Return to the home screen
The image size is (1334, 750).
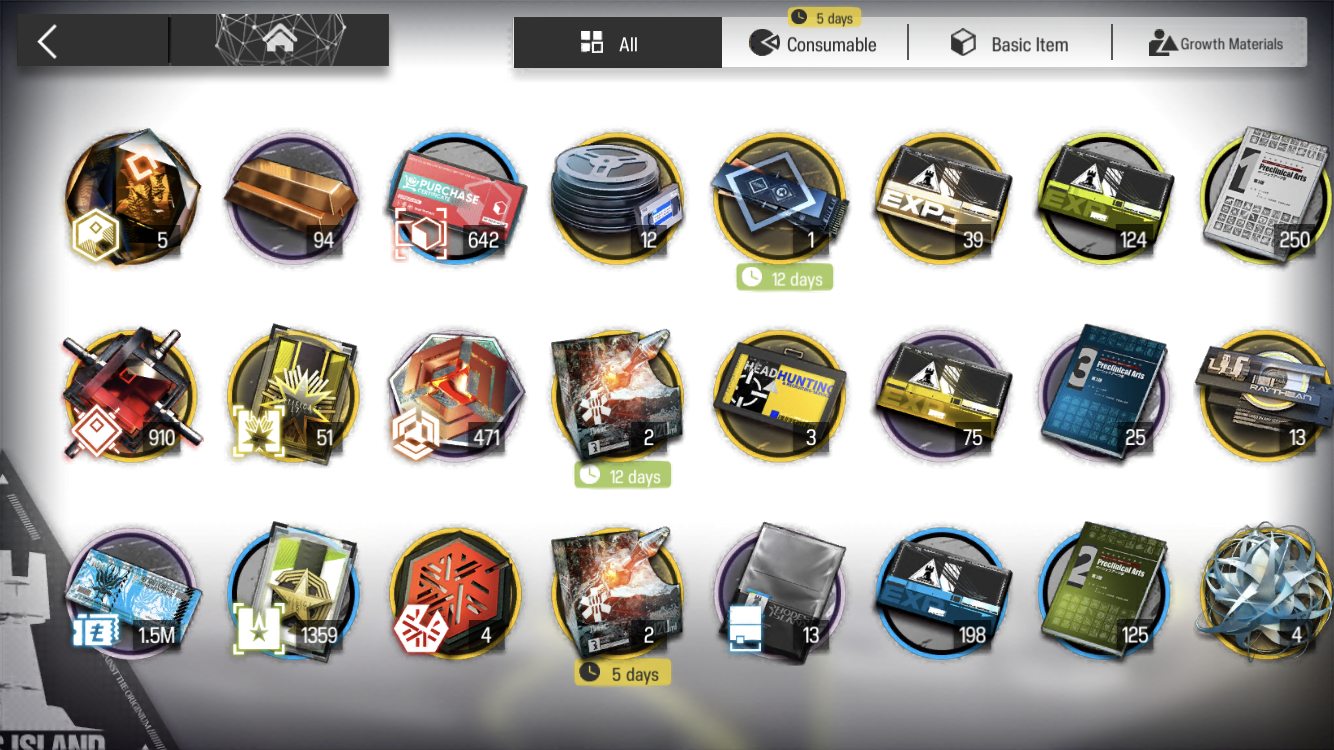(x=279, y=42)
